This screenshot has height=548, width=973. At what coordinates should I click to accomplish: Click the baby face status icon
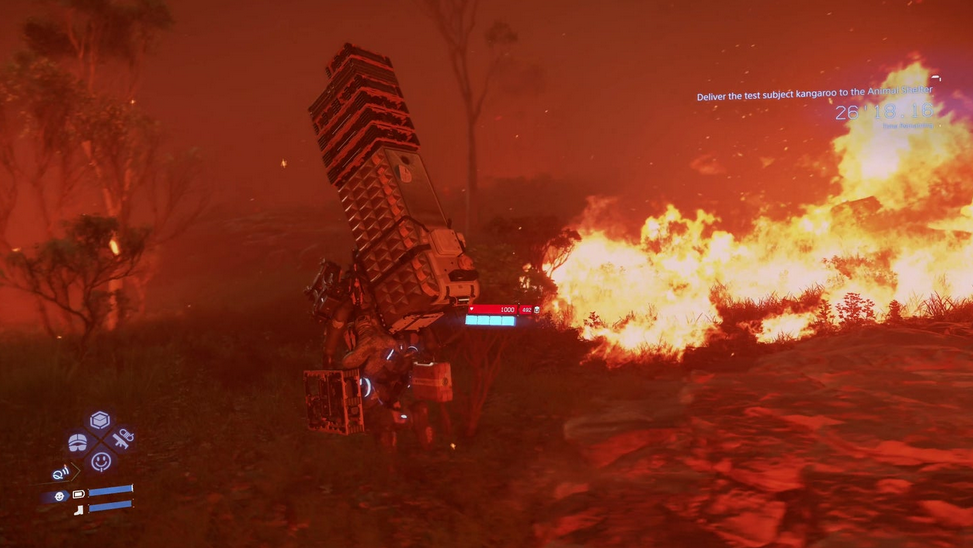pos(59,496)
